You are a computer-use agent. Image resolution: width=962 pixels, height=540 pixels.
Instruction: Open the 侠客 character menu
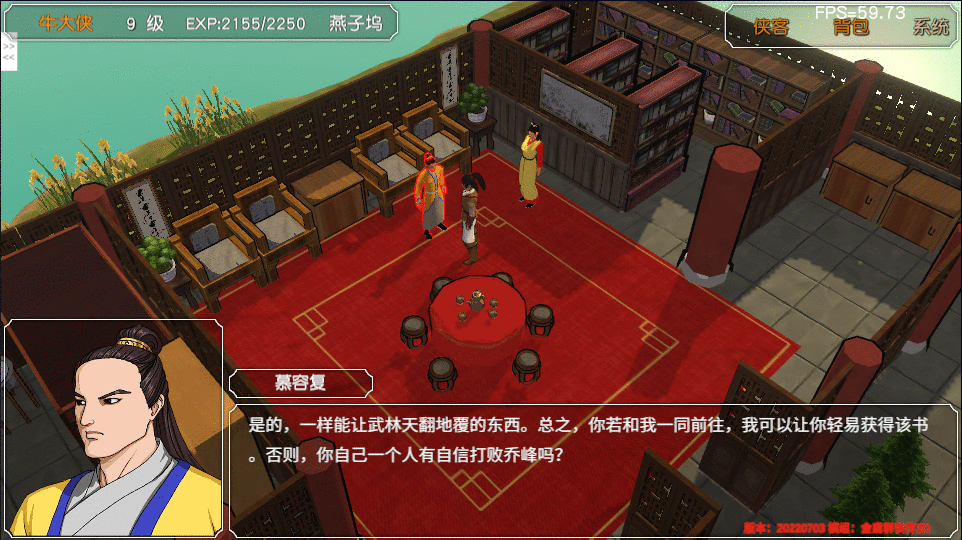(x=771, y=27)
